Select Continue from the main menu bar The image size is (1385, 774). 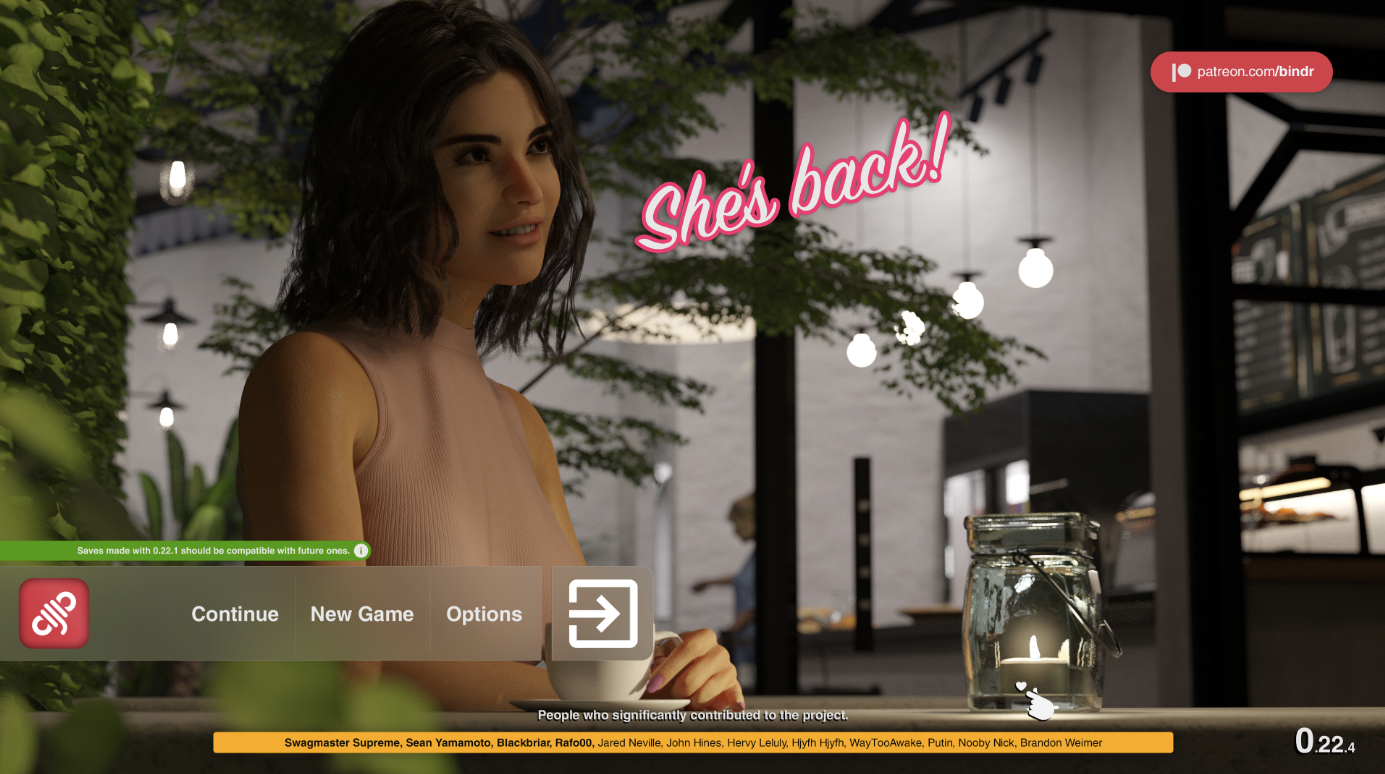point(234,614)
